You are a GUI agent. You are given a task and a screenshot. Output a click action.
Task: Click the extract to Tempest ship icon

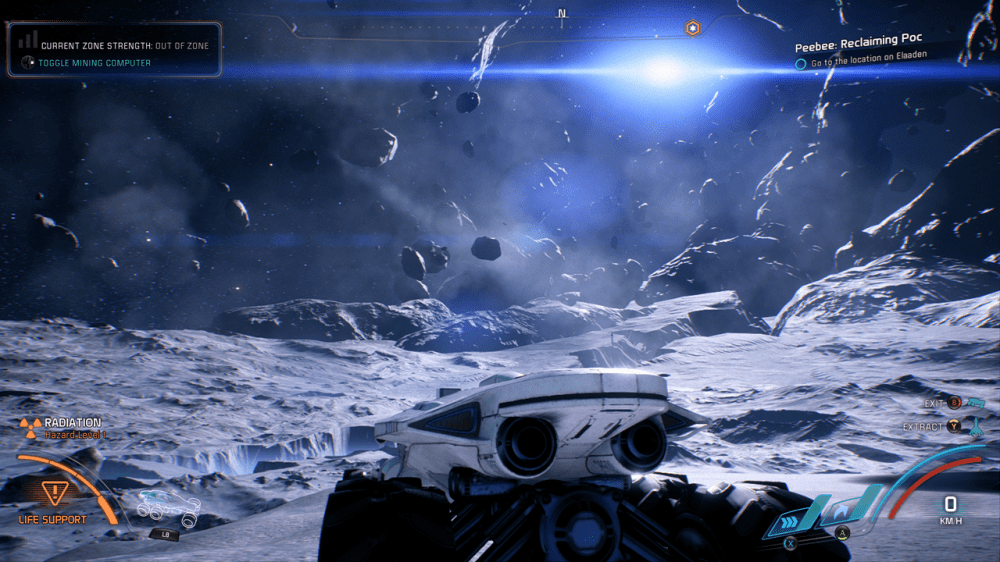(976, 426)
